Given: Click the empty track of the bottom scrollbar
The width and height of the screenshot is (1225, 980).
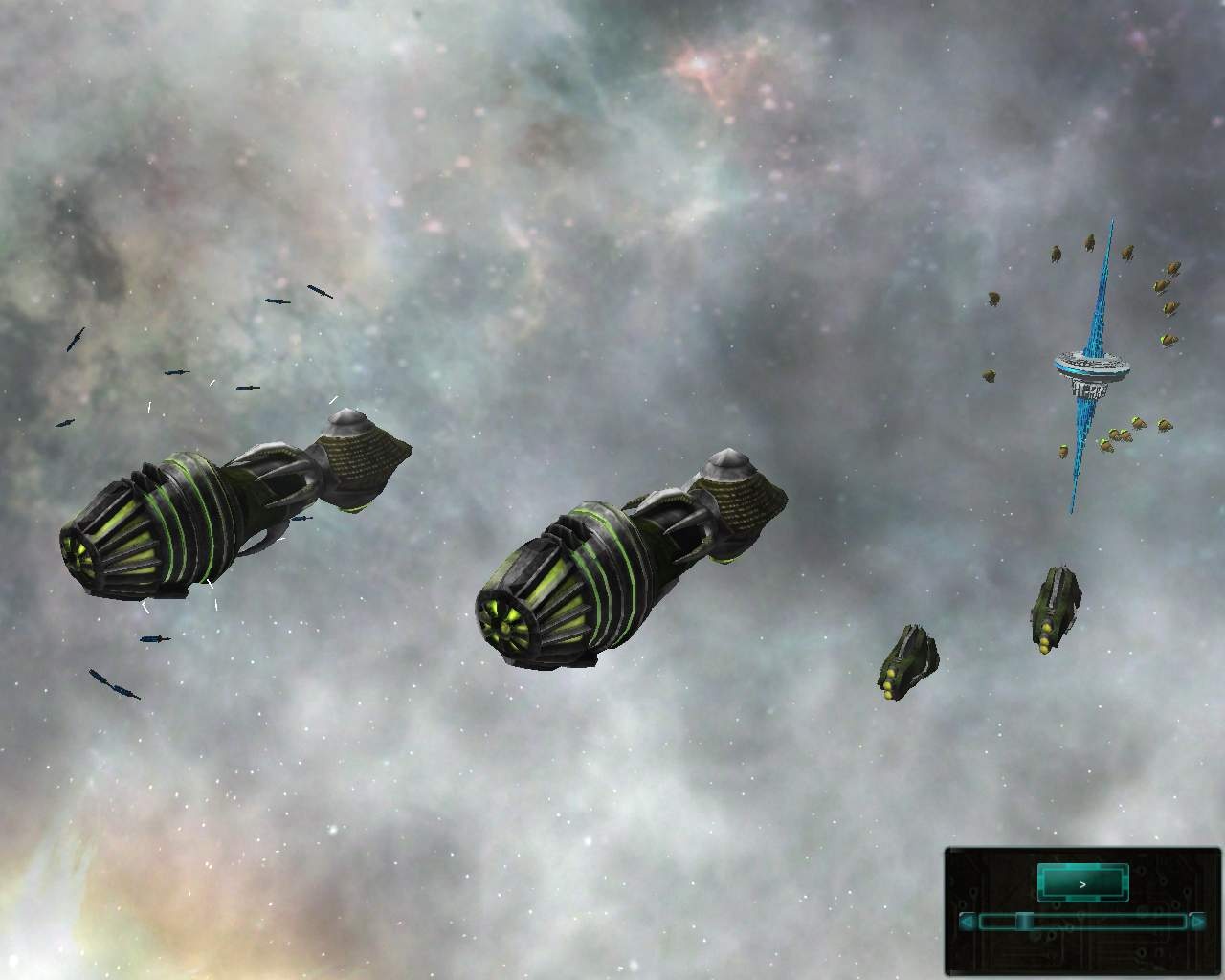Looking at the screenshot, I should click(x=1101, y=921).
